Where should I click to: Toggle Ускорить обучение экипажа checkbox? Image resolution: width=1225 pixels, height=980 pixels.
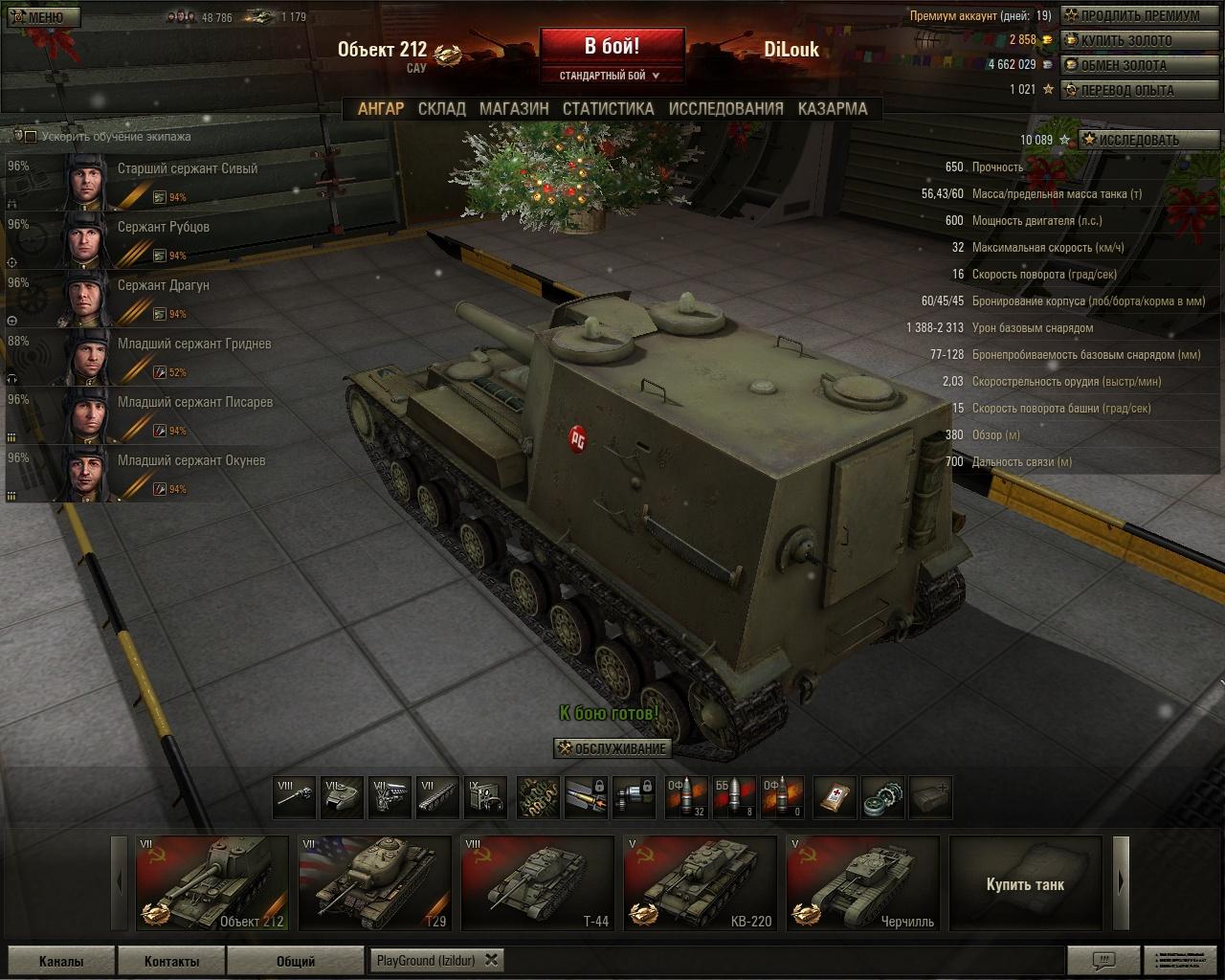(31, 137)
